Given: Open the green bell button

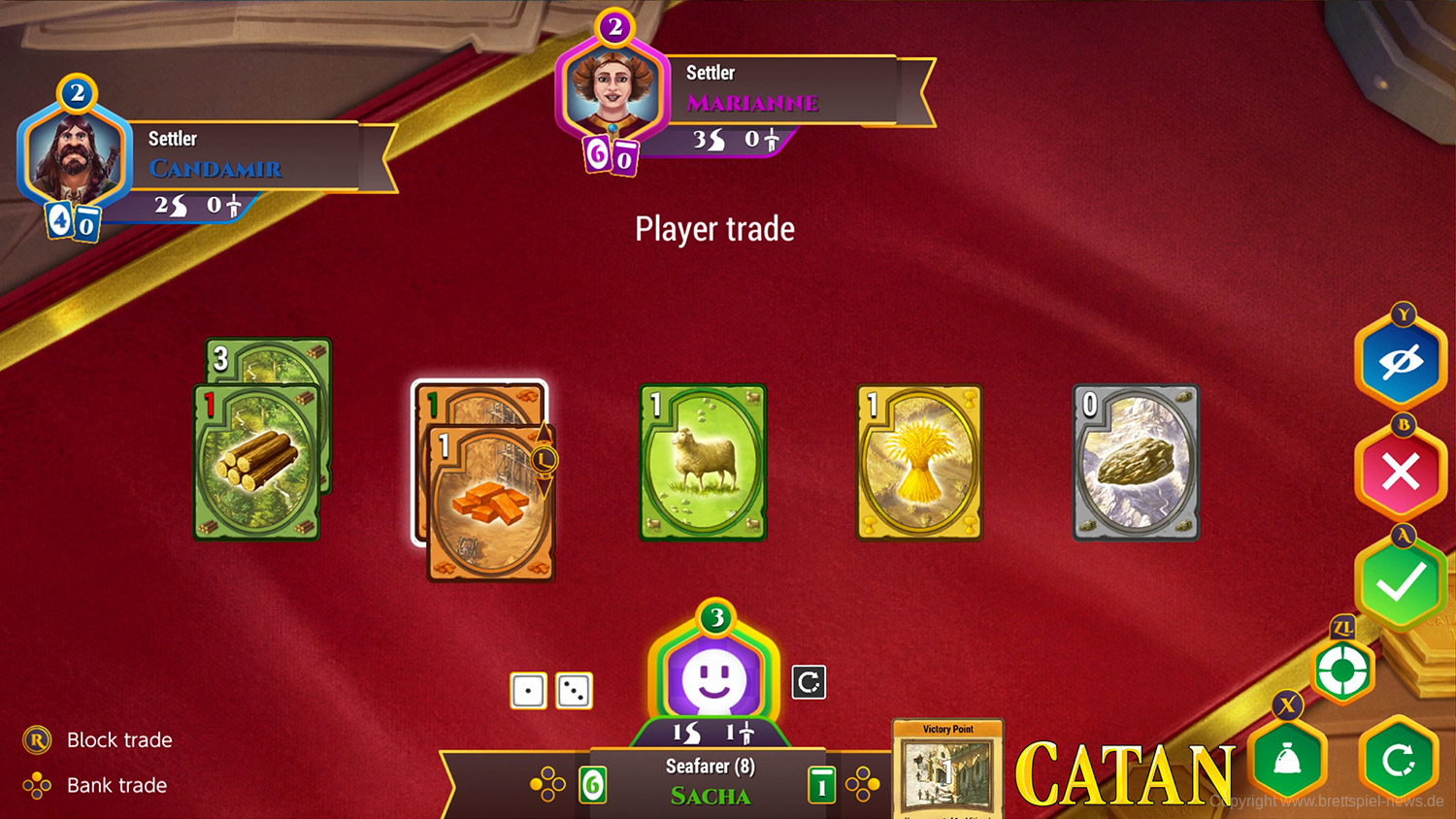Looking at the screenshot, I should coord(1287,762).
